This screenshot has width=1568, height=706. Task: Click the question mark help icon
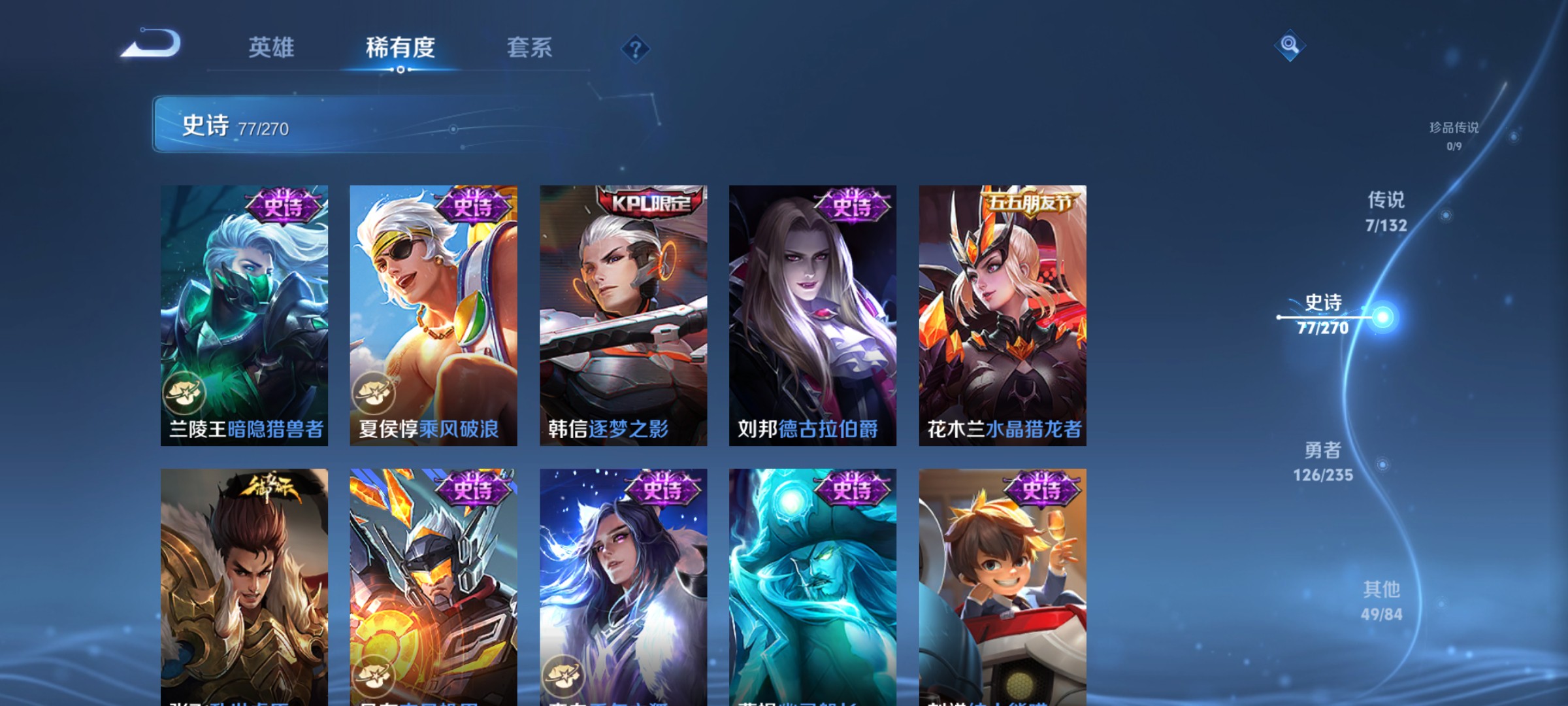(636, 49)
